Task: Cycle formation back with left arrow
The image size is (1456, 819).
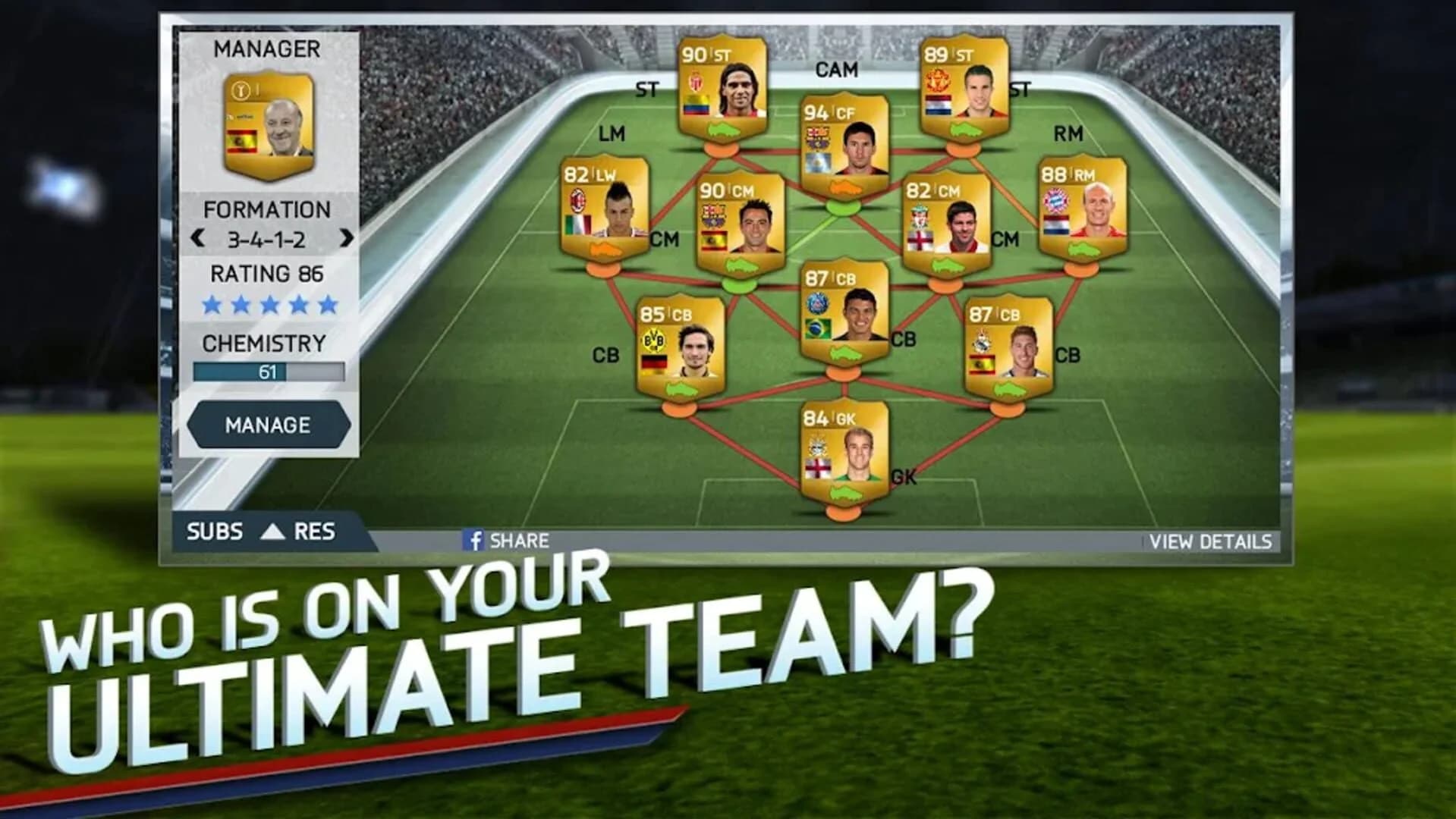Action: [196, 236]
